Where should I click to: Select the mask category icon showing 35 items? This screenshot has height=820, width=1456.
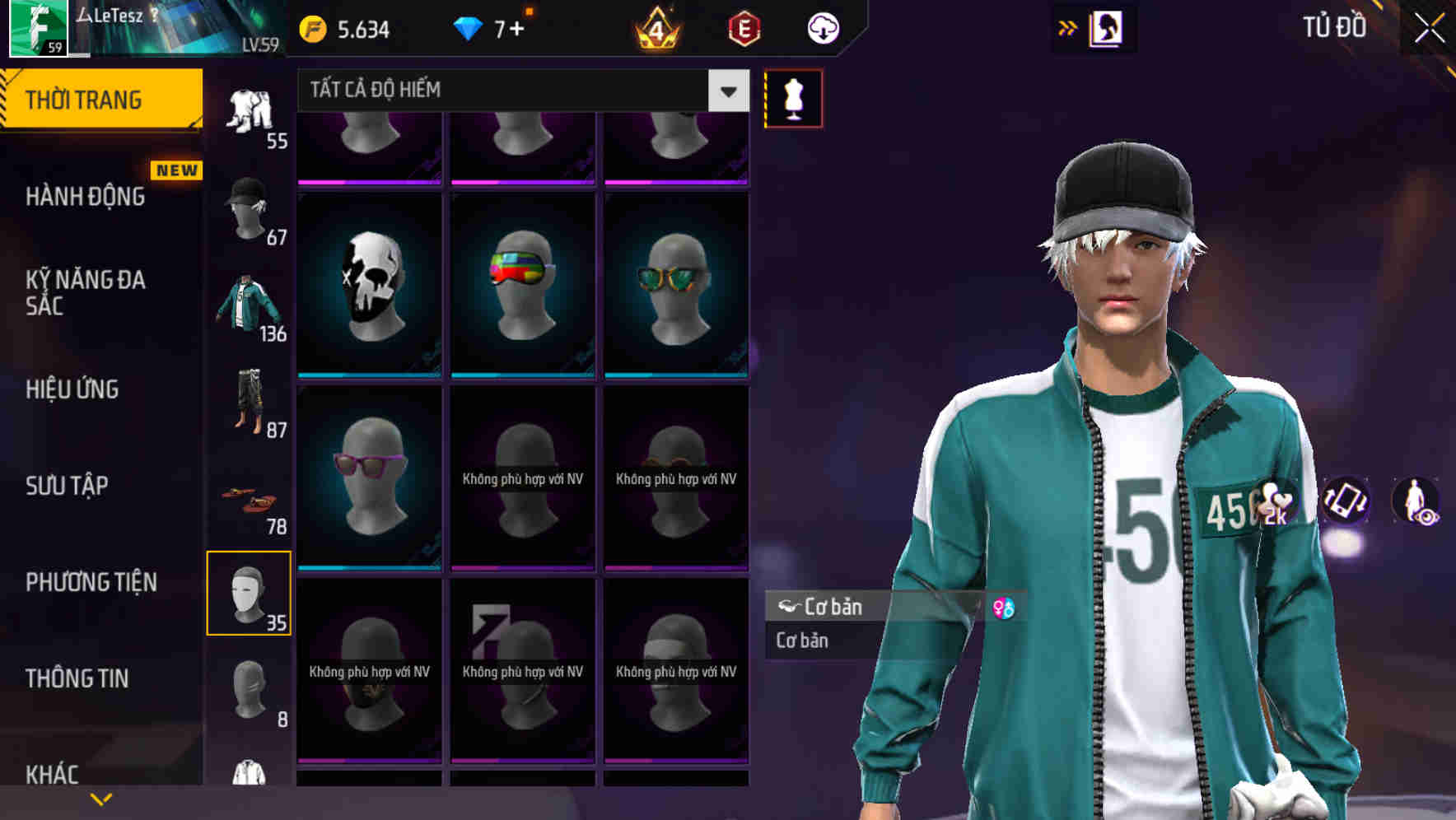tap(250, 593)
